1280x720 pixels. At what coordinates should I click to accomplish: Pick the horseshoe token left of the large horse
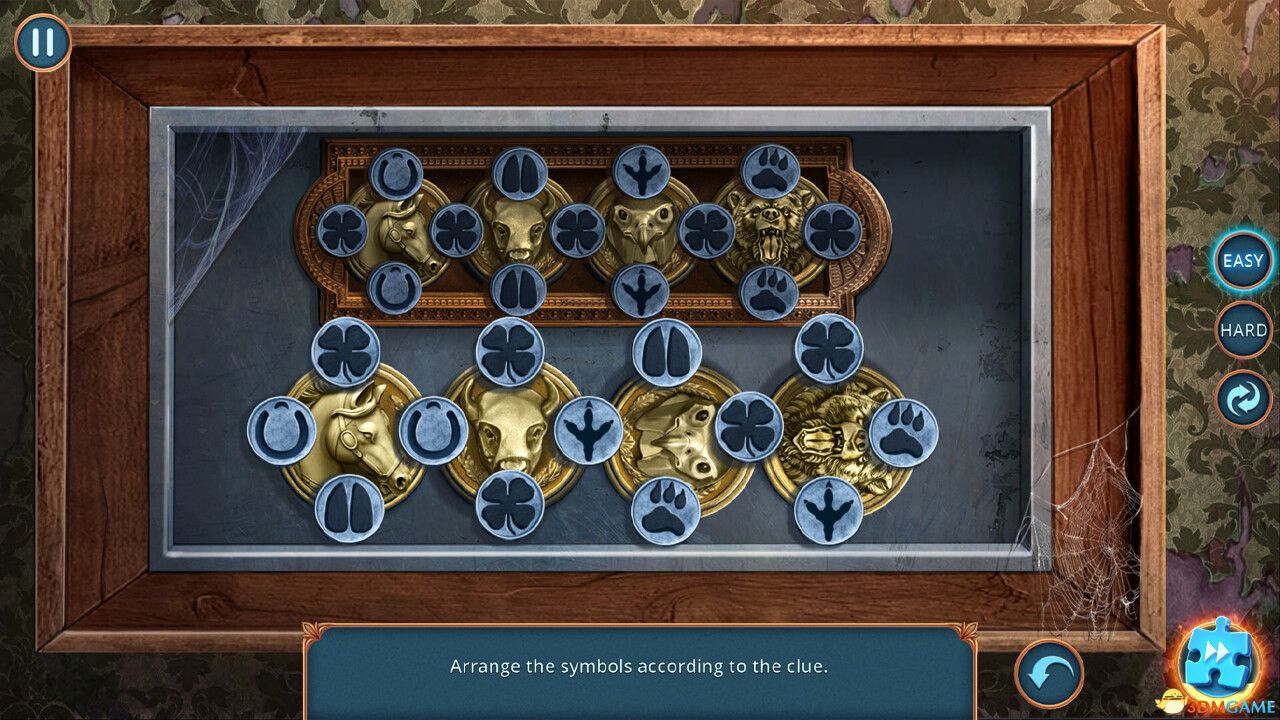281,431
